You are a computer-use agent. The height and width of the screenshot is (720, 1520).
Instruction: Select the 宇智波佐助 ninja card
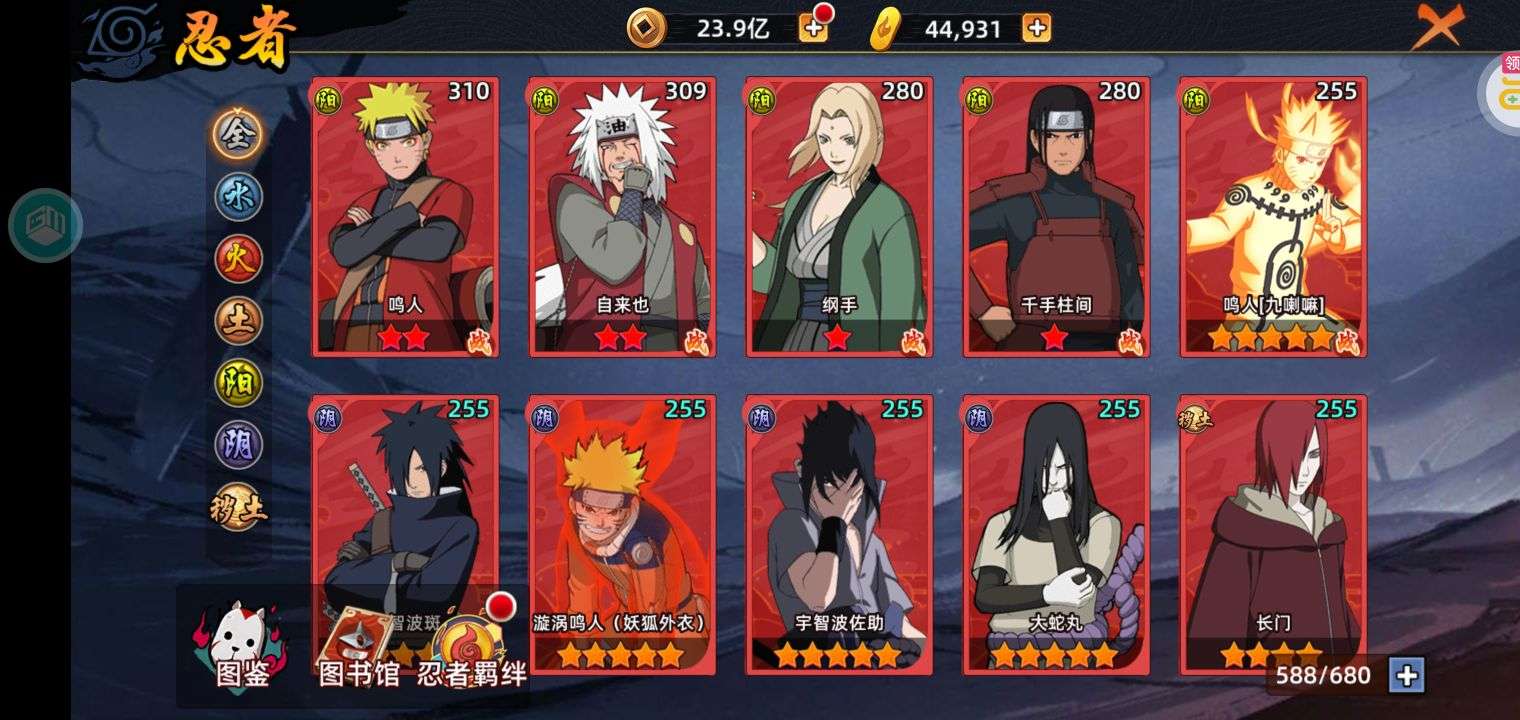click(839, 534)
